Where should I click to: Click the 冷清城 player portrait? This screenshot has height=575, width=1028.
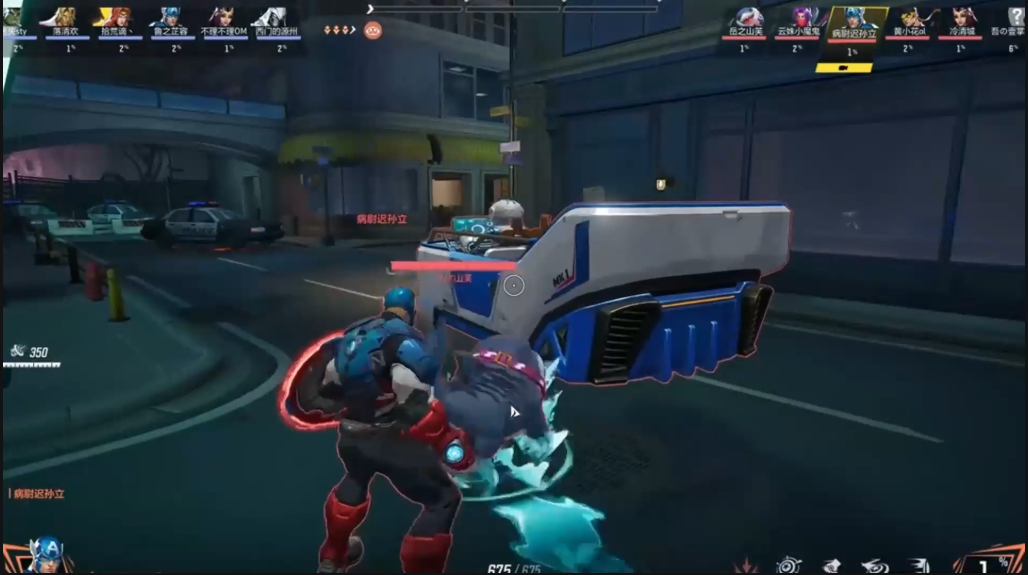963,17
